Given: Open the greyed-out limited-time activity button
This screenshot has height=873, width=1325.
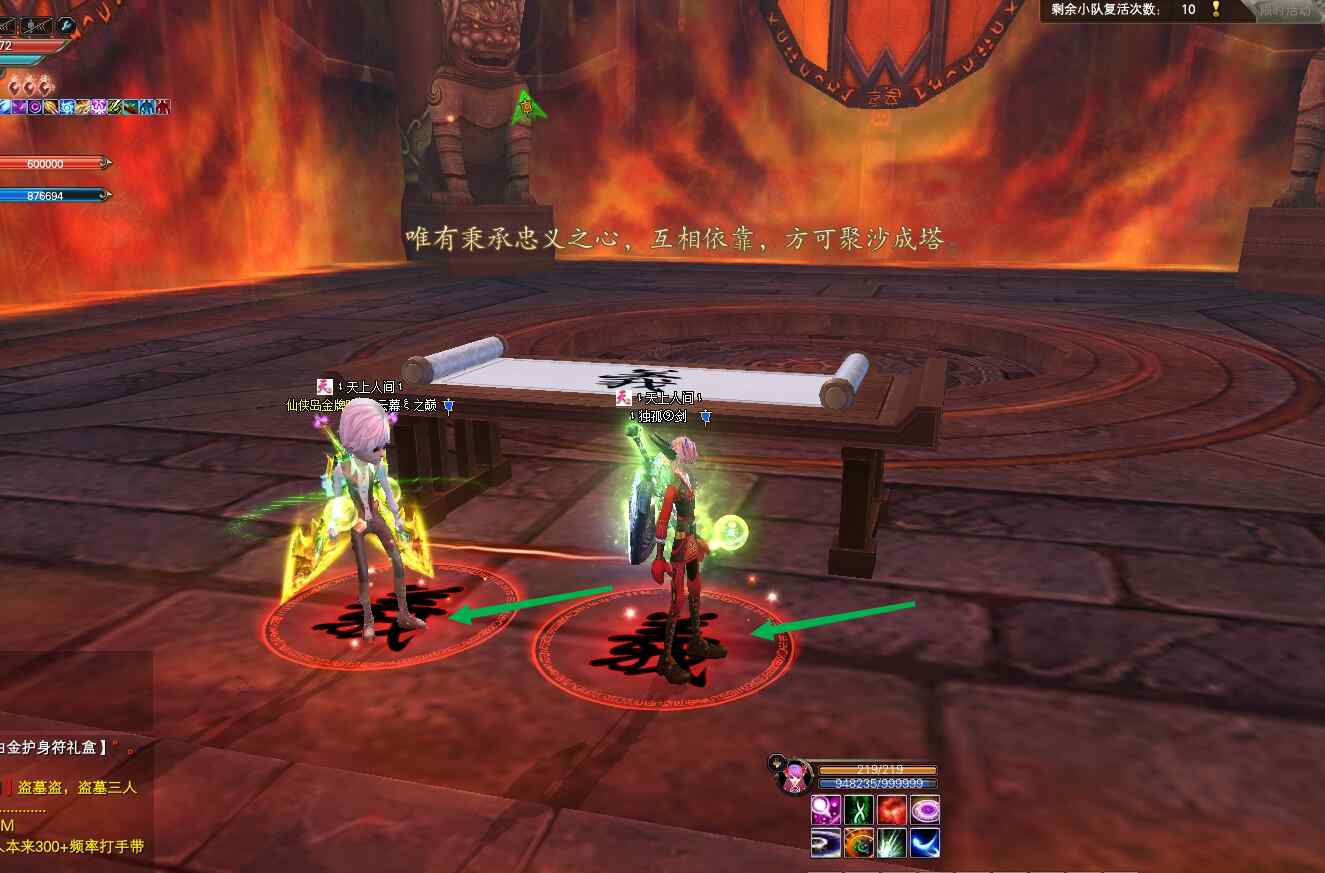Looking at the screenshot, I should coord(1285,10).
